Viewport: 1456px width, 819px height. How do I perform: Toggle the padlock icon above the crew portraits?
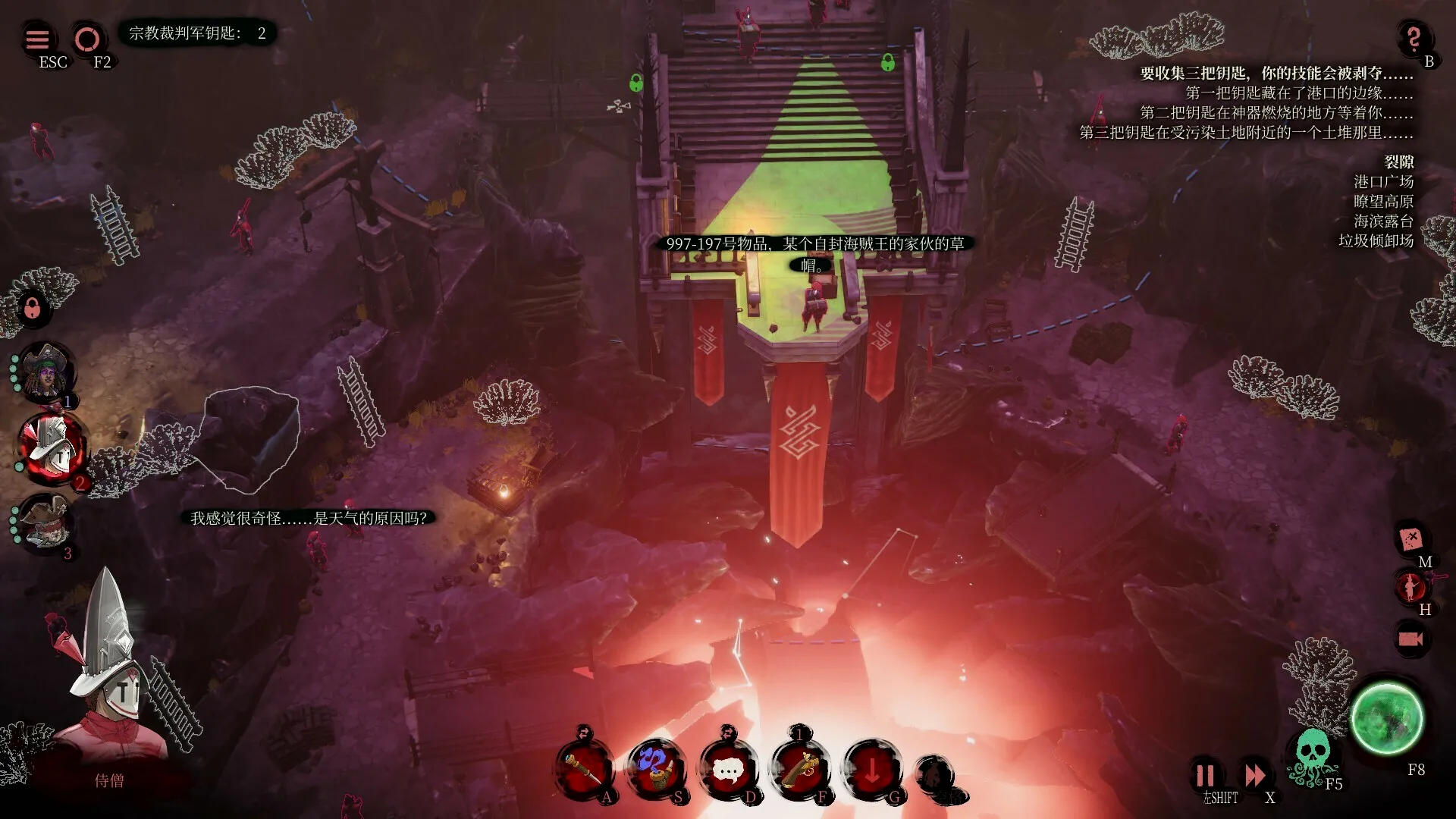32,308
